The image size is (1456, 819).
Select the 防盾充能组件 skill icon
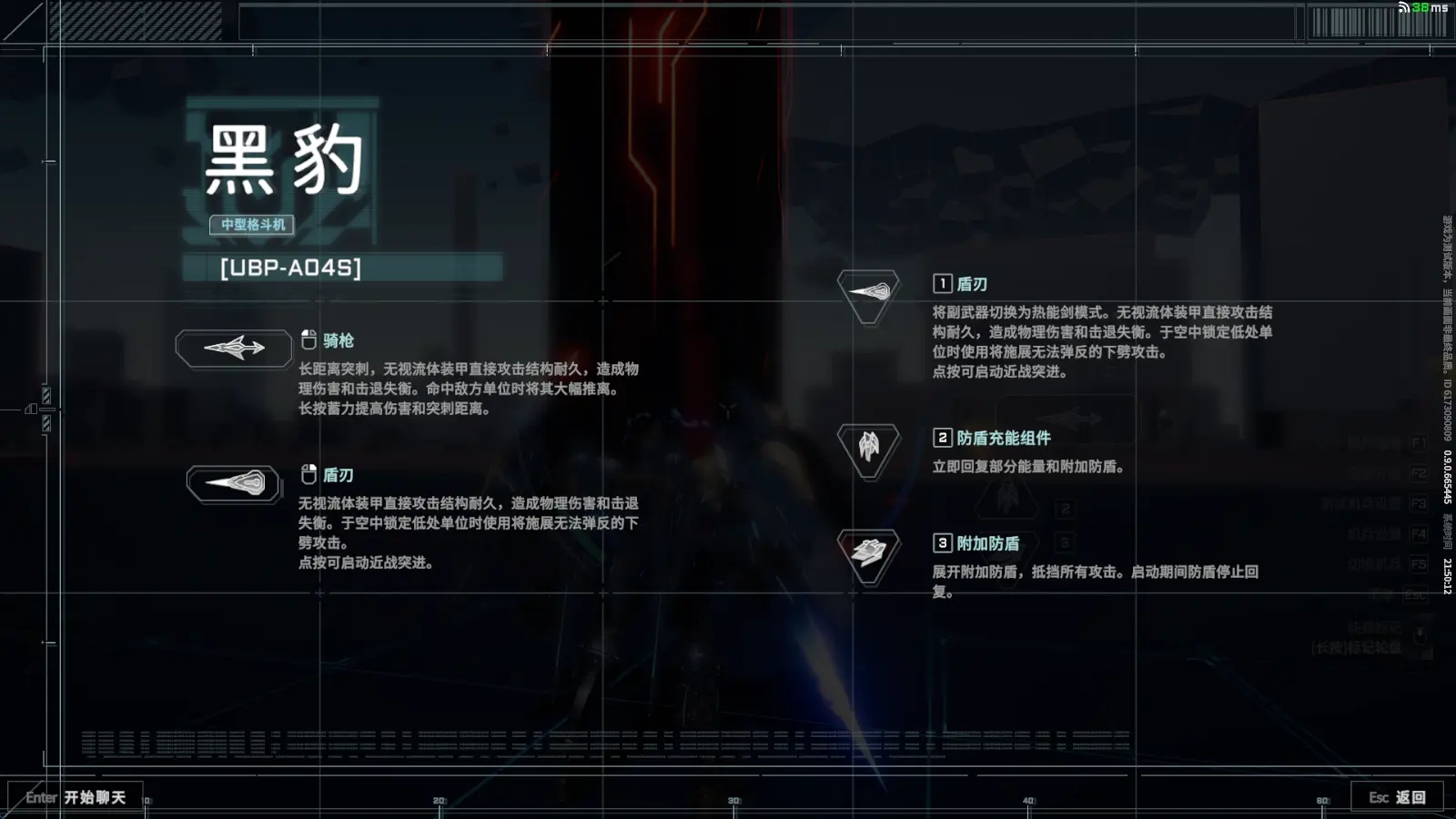[868, 448]
